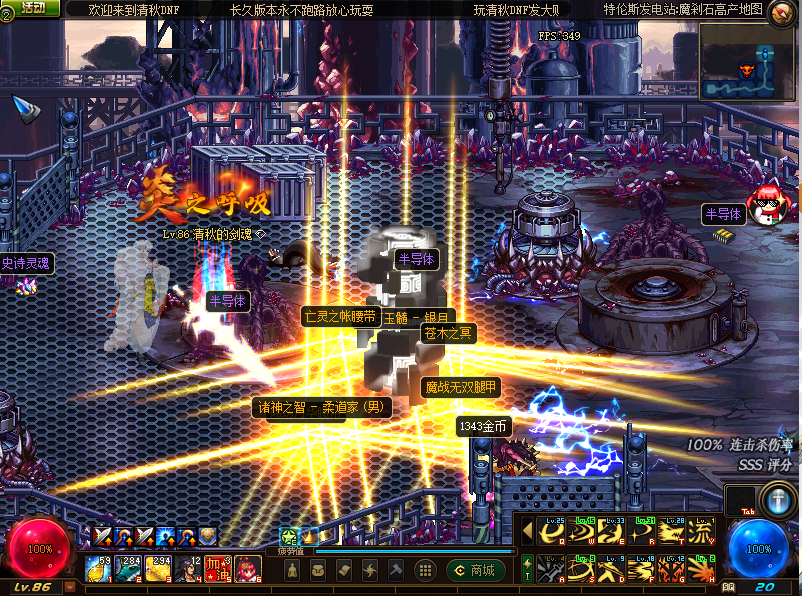Activate the Lv.12 skill on G

(669, 569)
